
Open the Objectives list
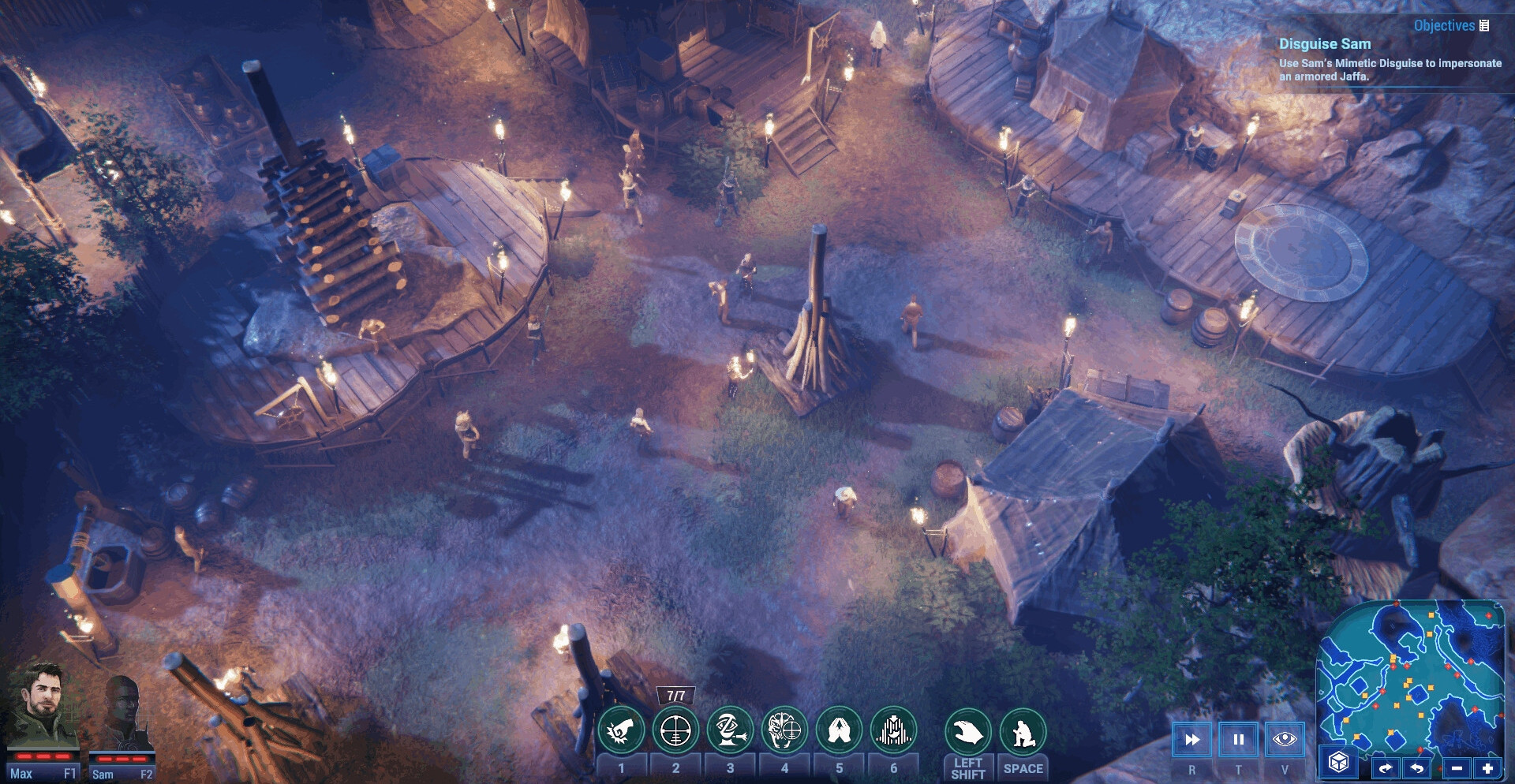pyautogui.click(x=1451, y=25)
